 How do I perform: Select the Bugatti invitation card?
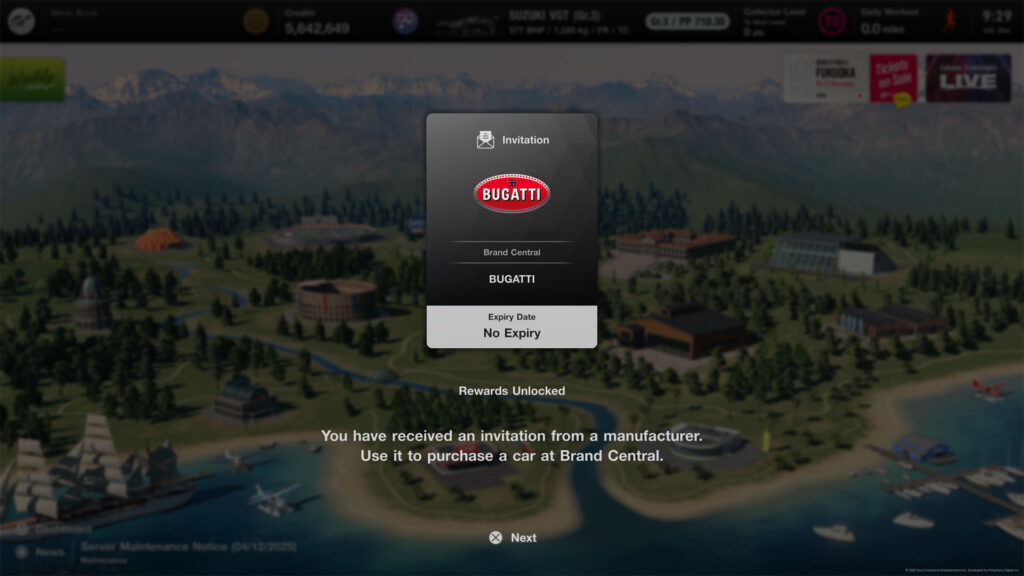511,230
